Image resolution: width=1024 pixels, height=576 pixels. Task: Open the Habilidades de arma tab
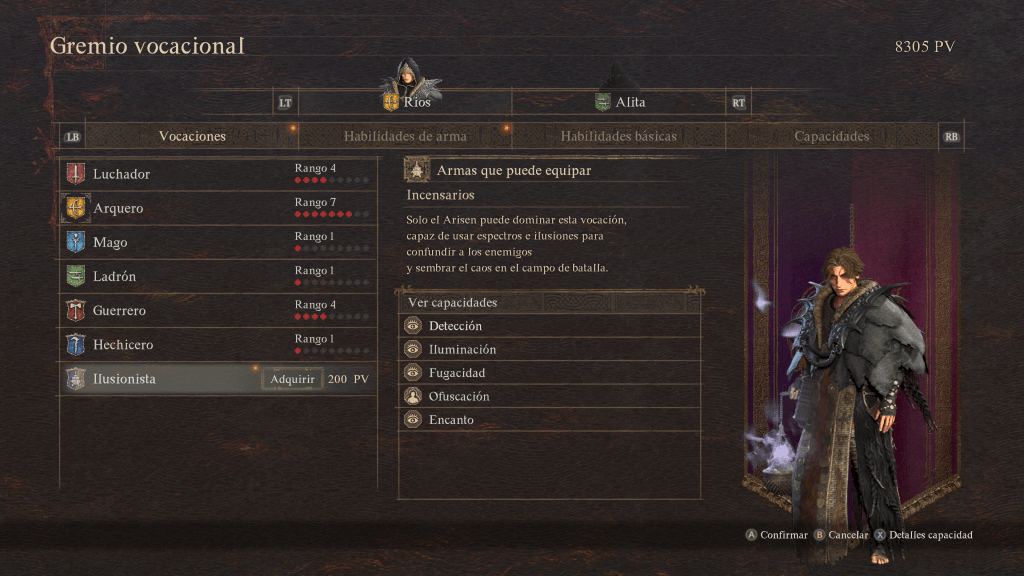point(404,136)
